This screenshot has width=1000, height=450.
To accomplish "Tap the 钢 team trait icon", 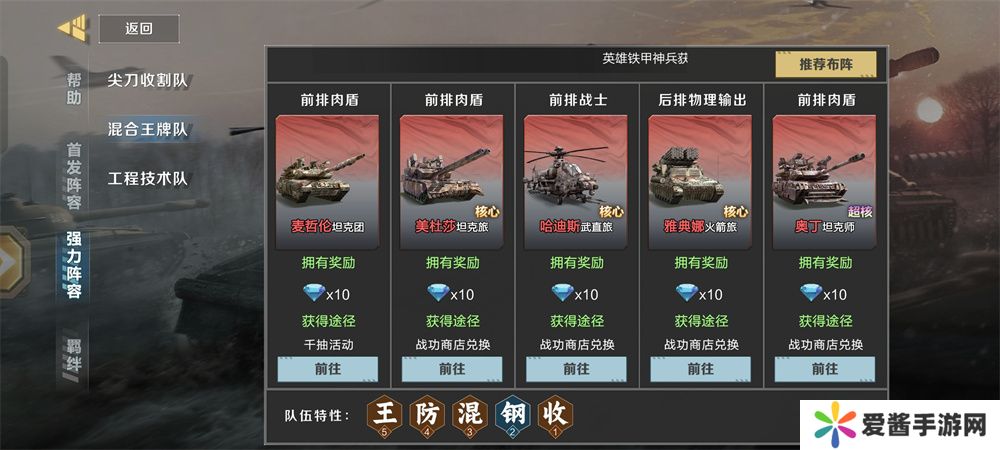I will pos(513,413).
